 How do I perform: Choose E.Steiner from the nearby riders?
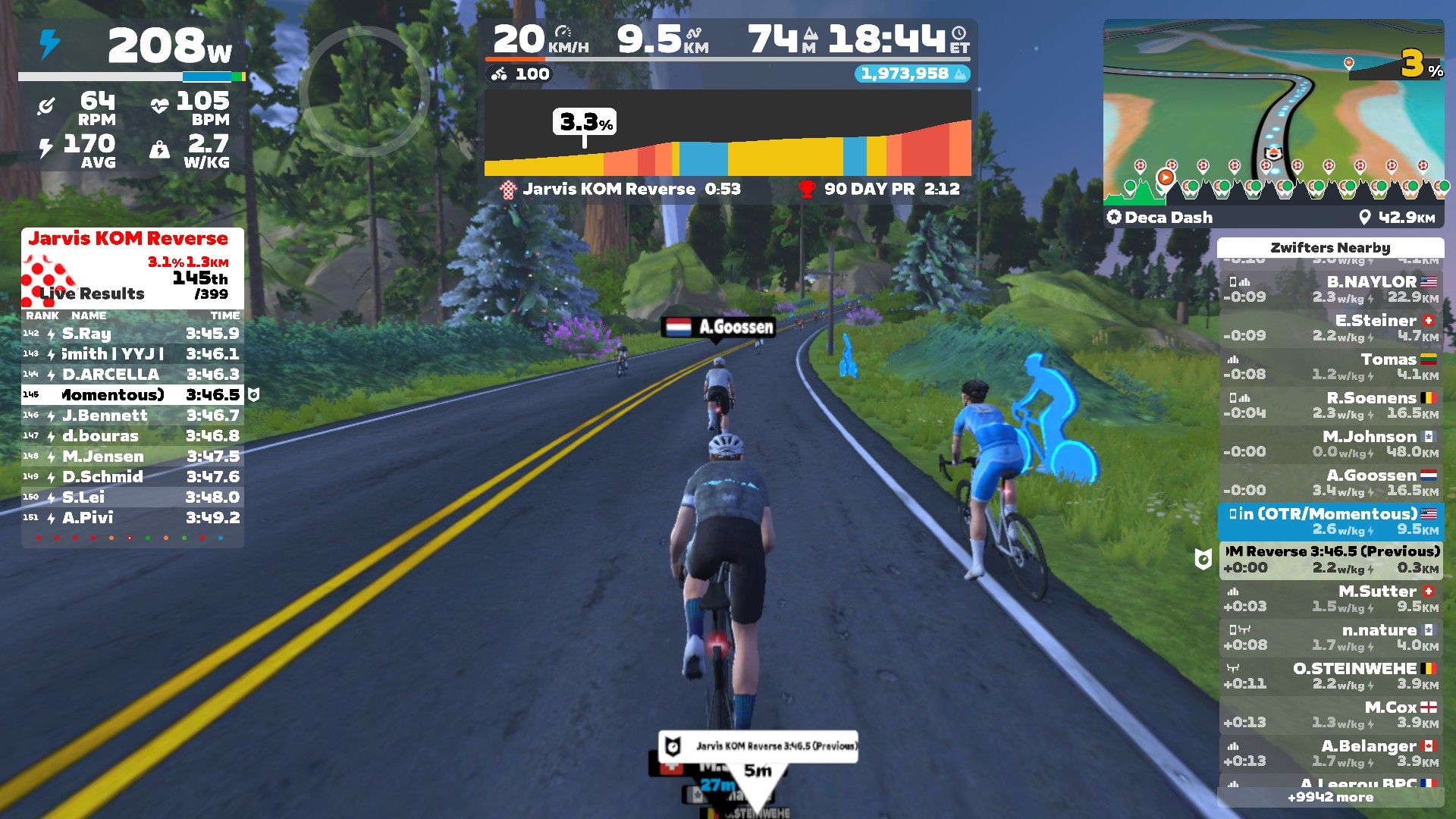1331,328
